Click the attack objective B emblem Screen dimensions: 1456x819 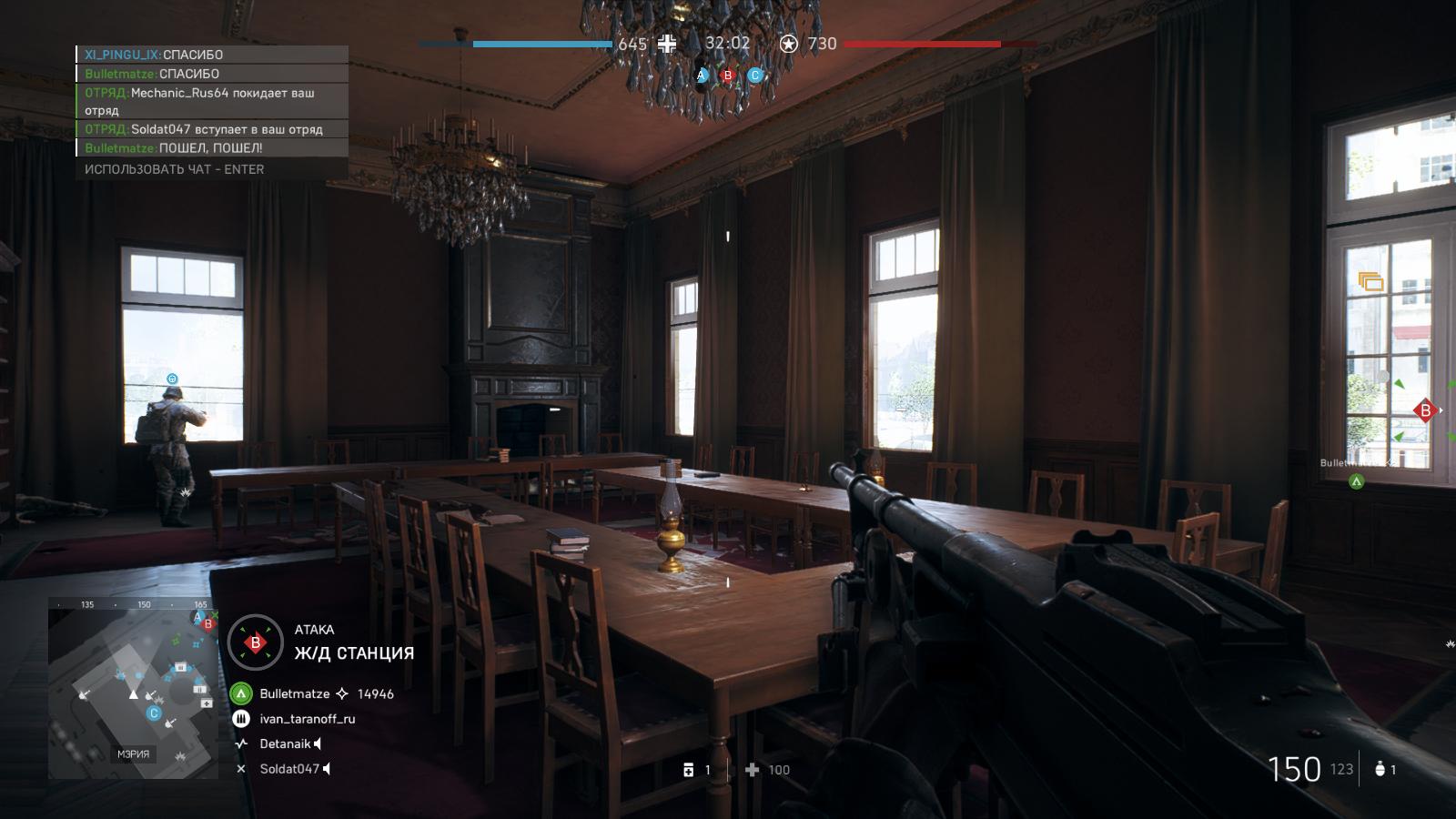(256, 642)
